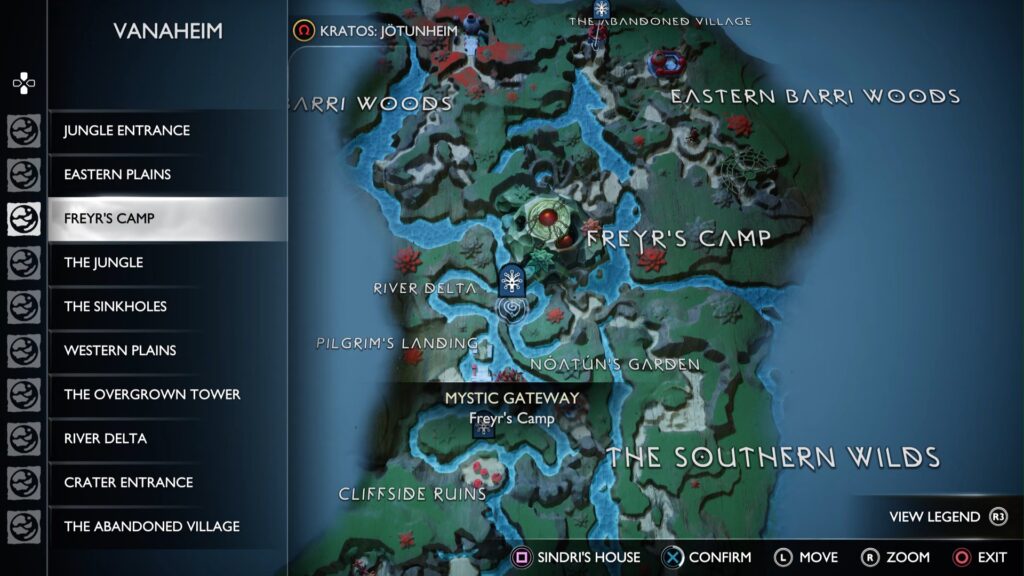Select Western Plains from the list
Image resolution: width=1024 pixels, height=576 pixels.
pyautogui.click(x=120, y=351)
